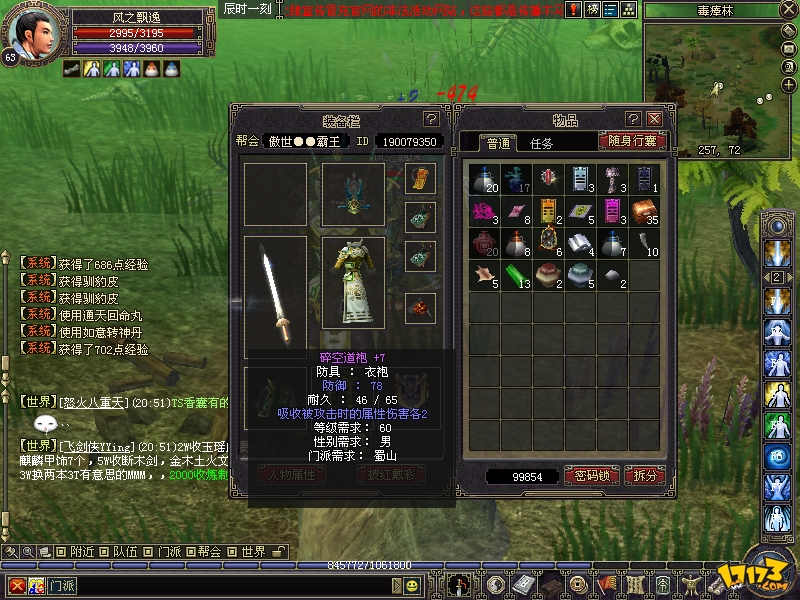Select the equipped helmet slot
Viewport: 800px width, 600px height.
[353, 194]
